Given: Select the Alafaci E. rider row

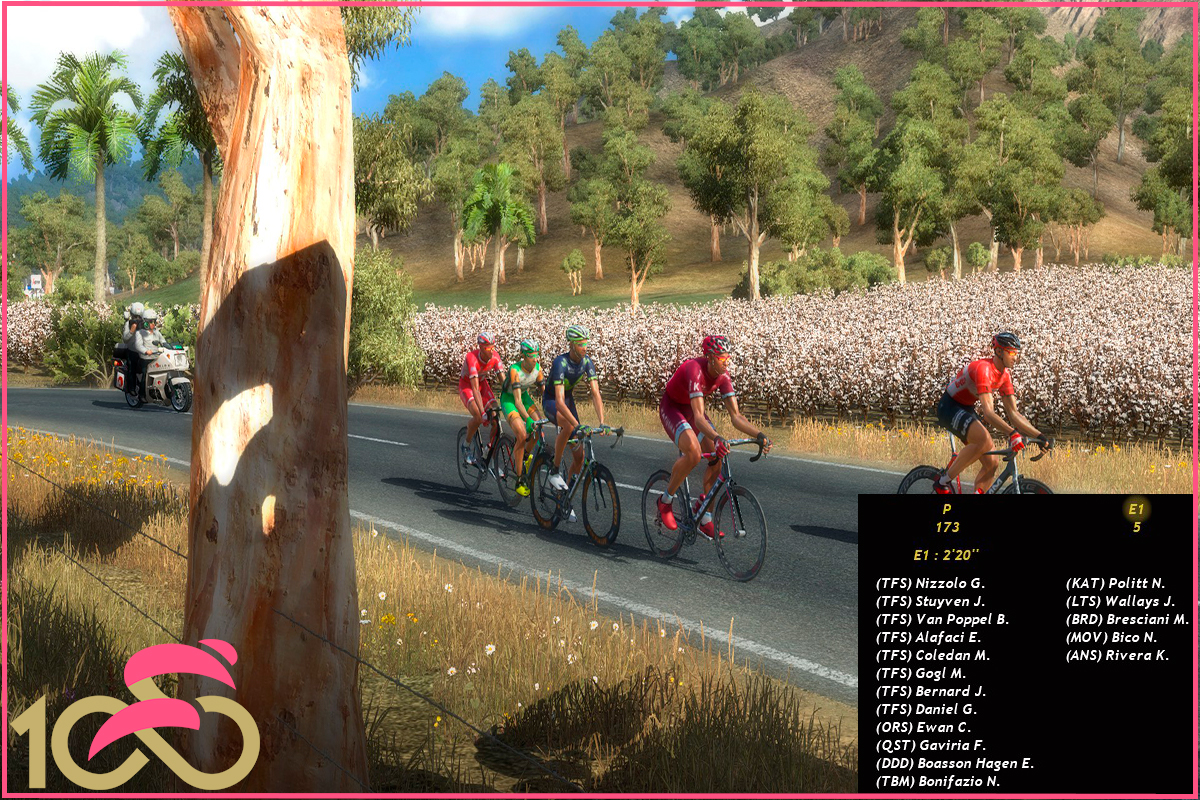Looking at the screenshot, I should click(x=928, y=637).
